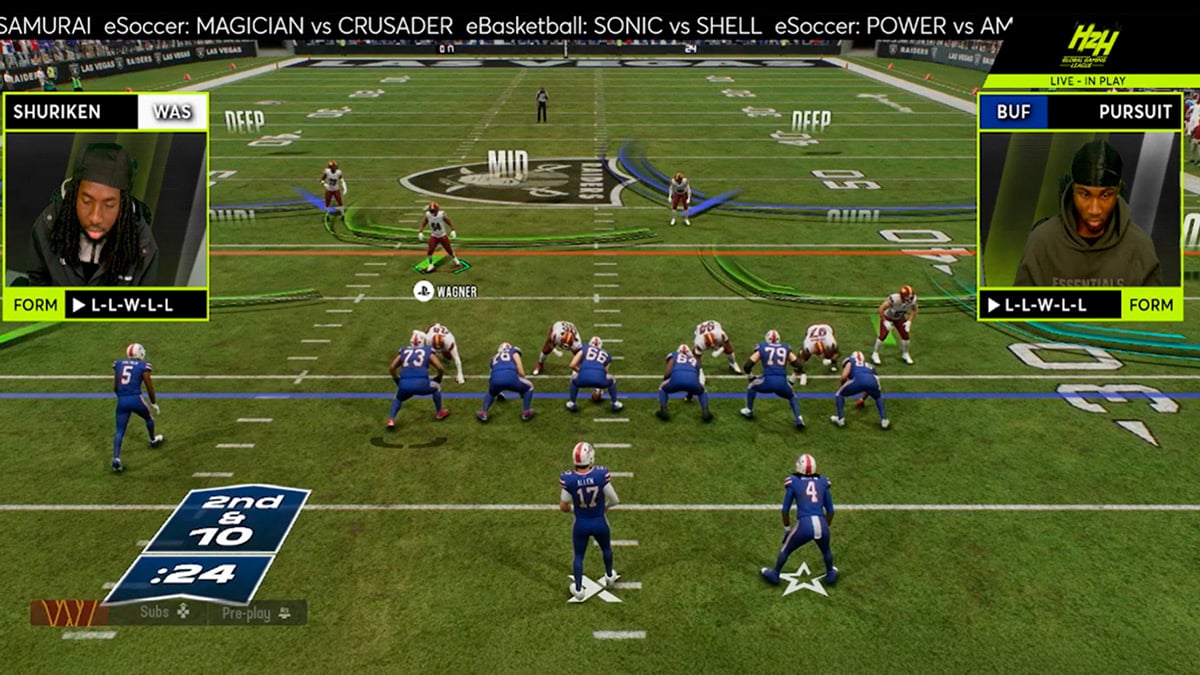Click the Washington Commanders logo tile
Image resolution: width=1200 pixels, height=675 pixels.
(x=69, y=613)
